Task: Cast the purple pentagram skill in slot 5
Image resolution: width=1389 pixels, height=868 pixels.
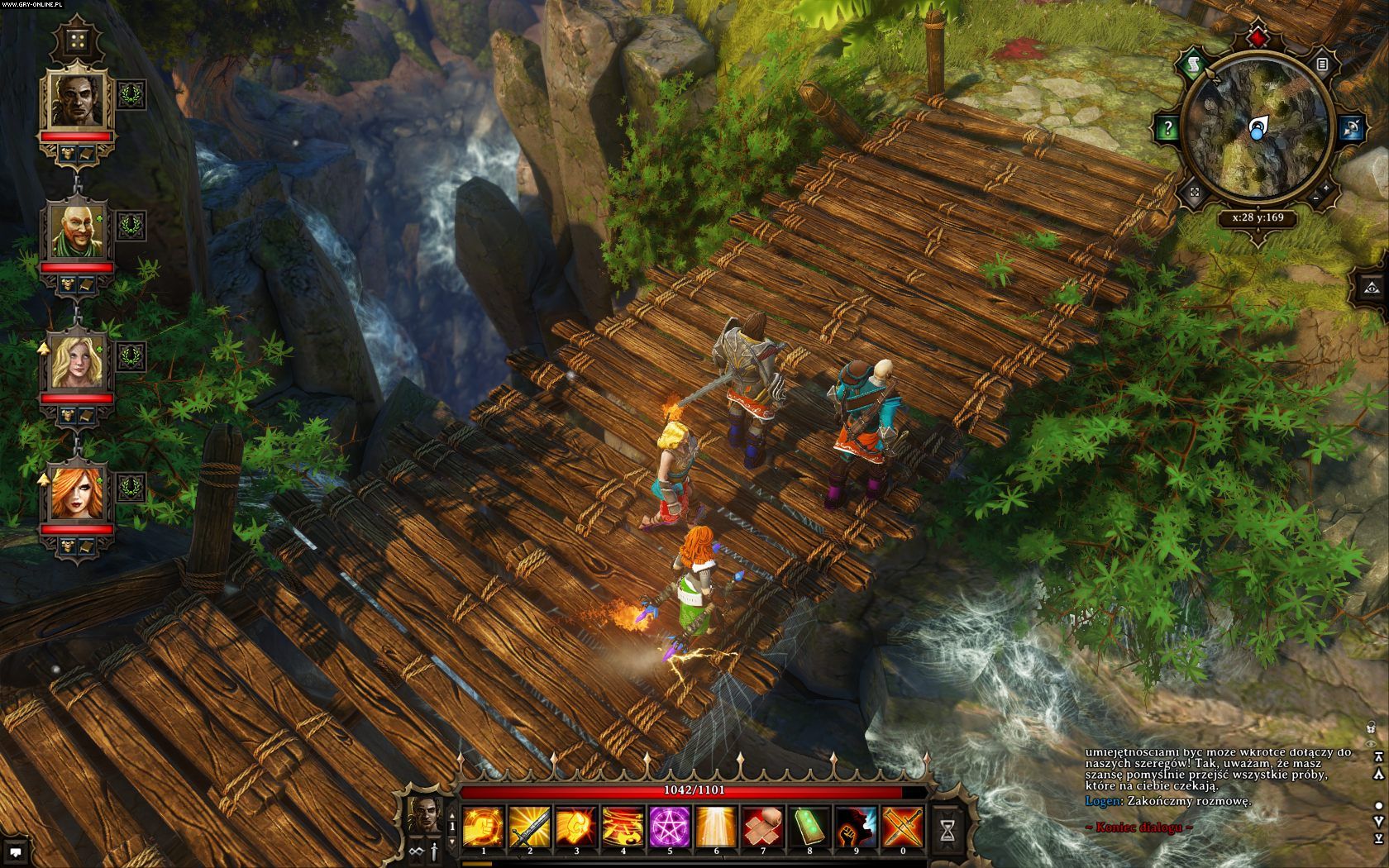Action: click(669, 825)
